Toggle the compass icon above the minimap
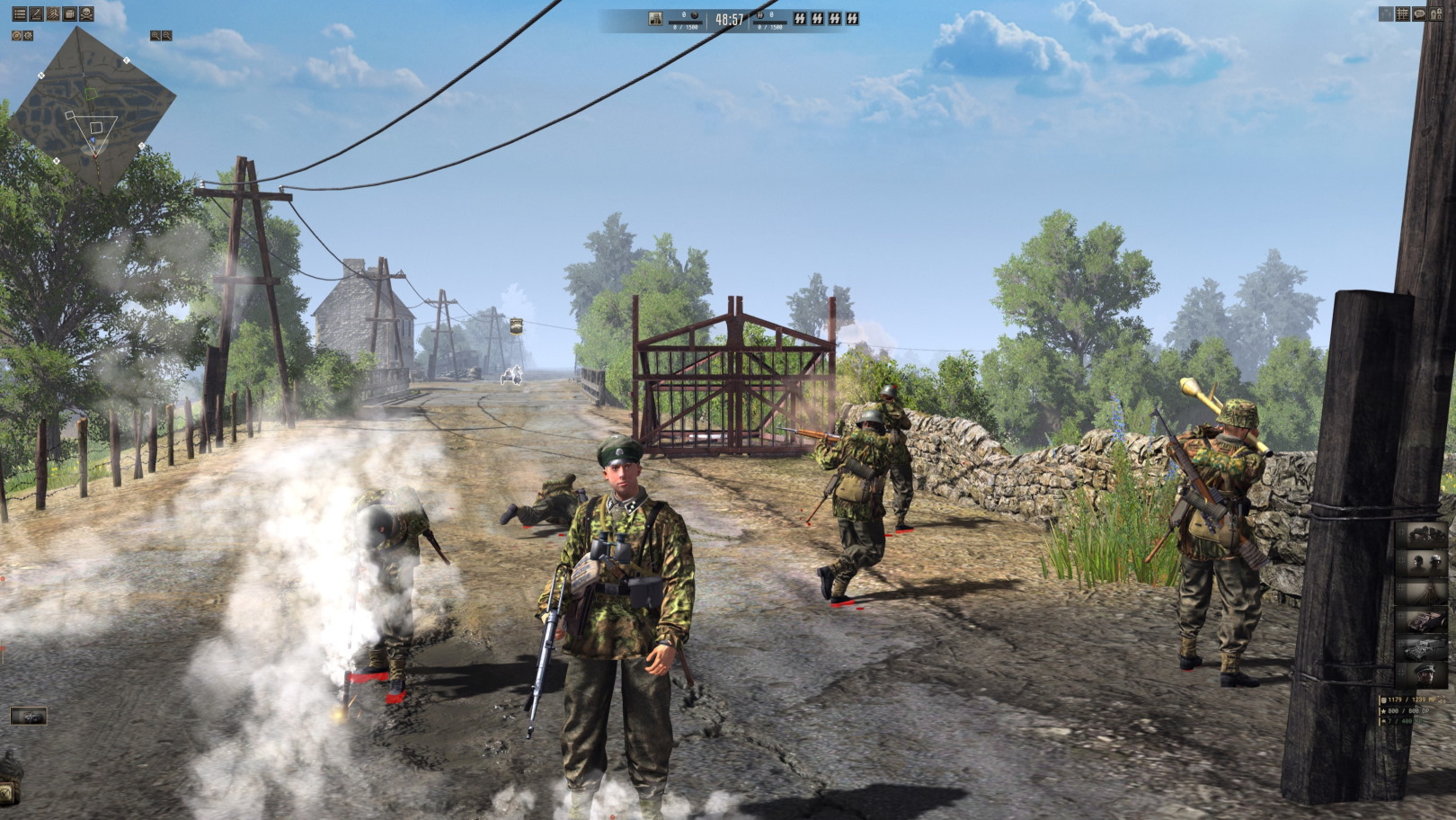Screen dimensions: 1456x820 point(16,35)
